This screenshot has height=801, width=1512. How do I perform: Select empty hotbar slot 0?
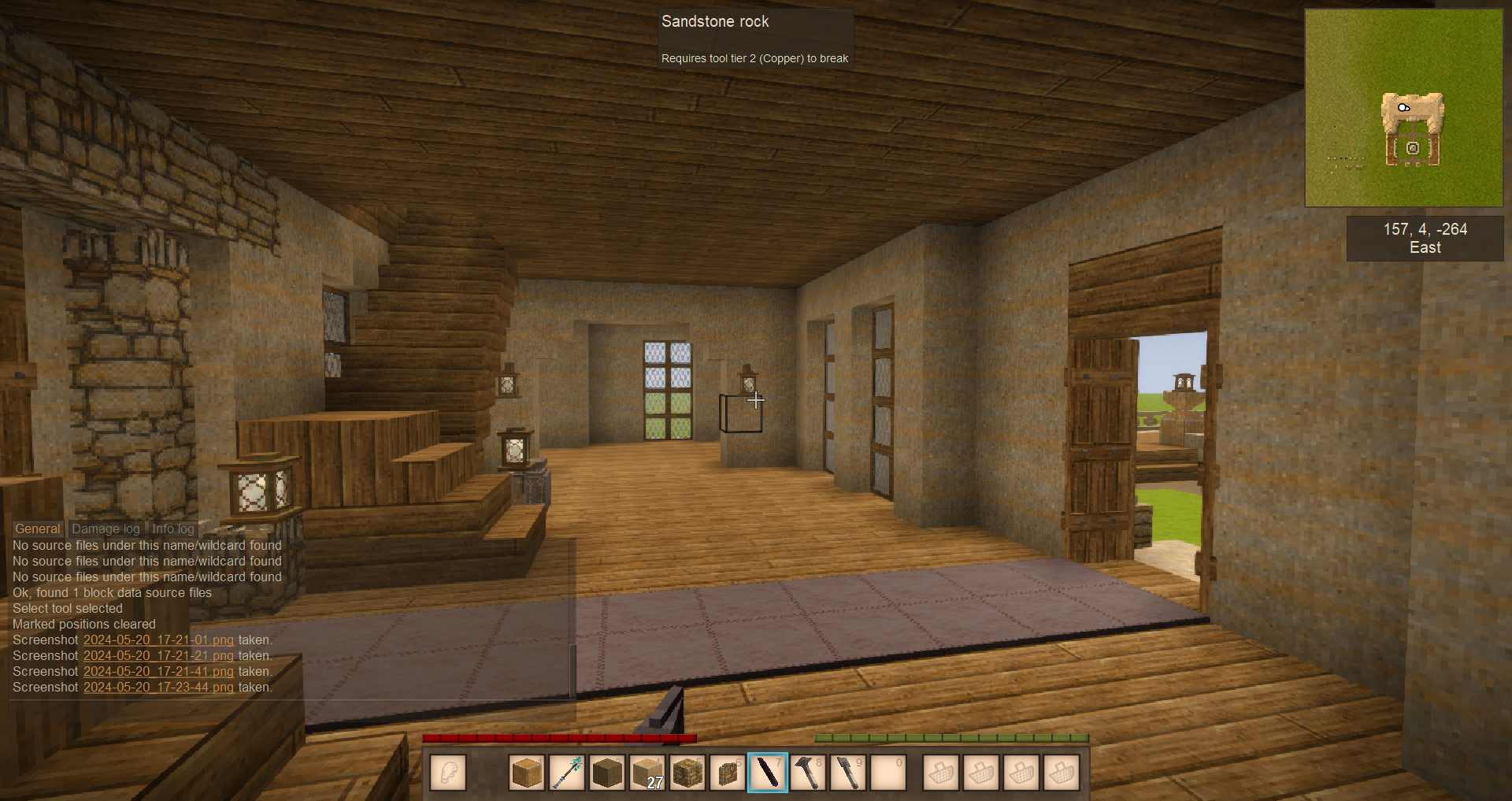pos(888,773)
